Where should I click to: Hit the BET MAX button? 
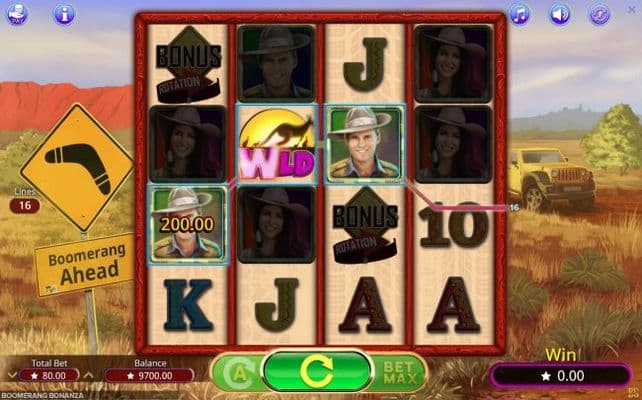coord(399,372)
